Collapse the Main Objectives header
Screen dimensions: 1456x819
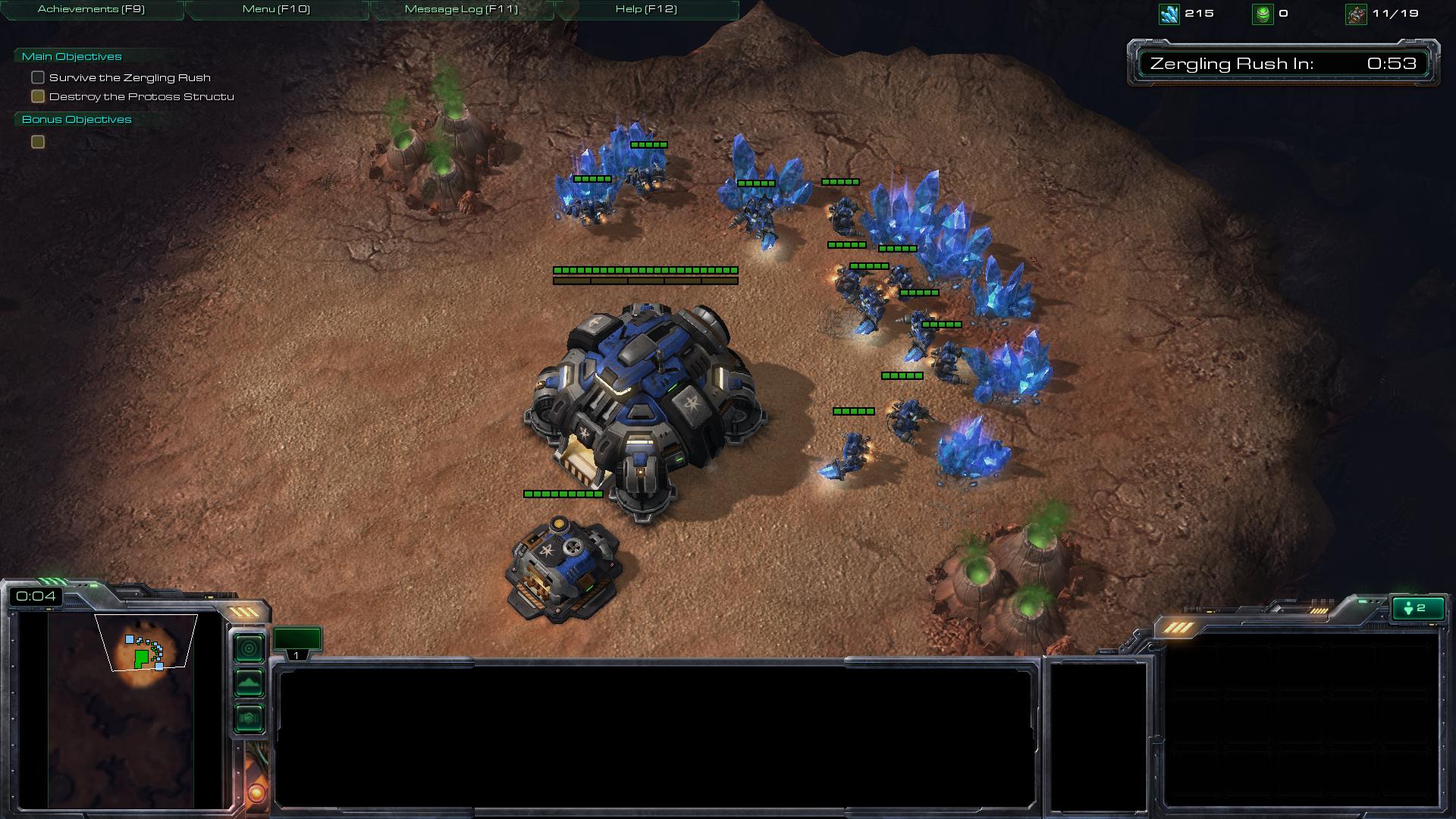71,56
